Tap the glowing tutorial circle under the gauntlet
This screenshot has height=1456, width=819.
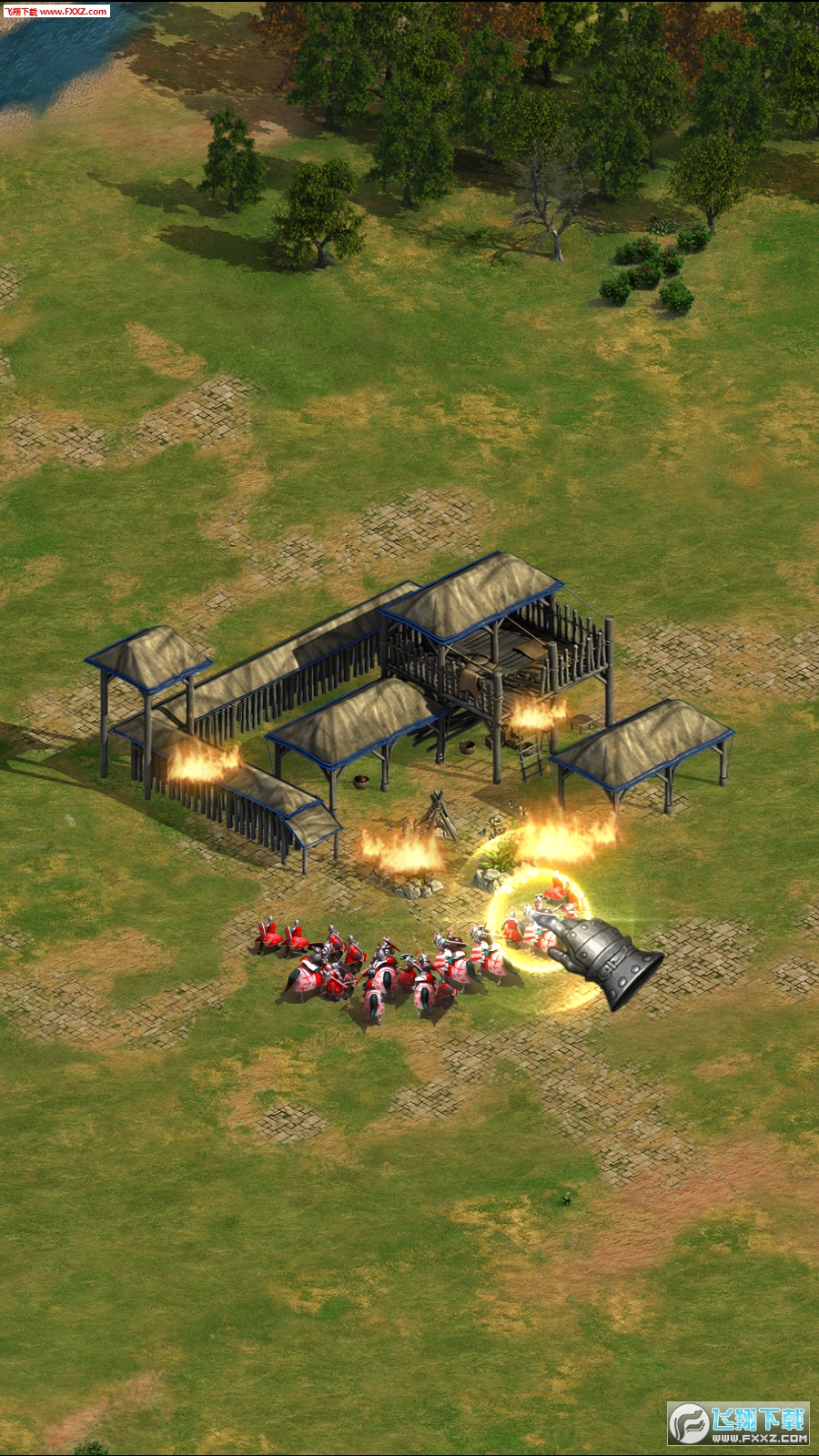(539, 921)
